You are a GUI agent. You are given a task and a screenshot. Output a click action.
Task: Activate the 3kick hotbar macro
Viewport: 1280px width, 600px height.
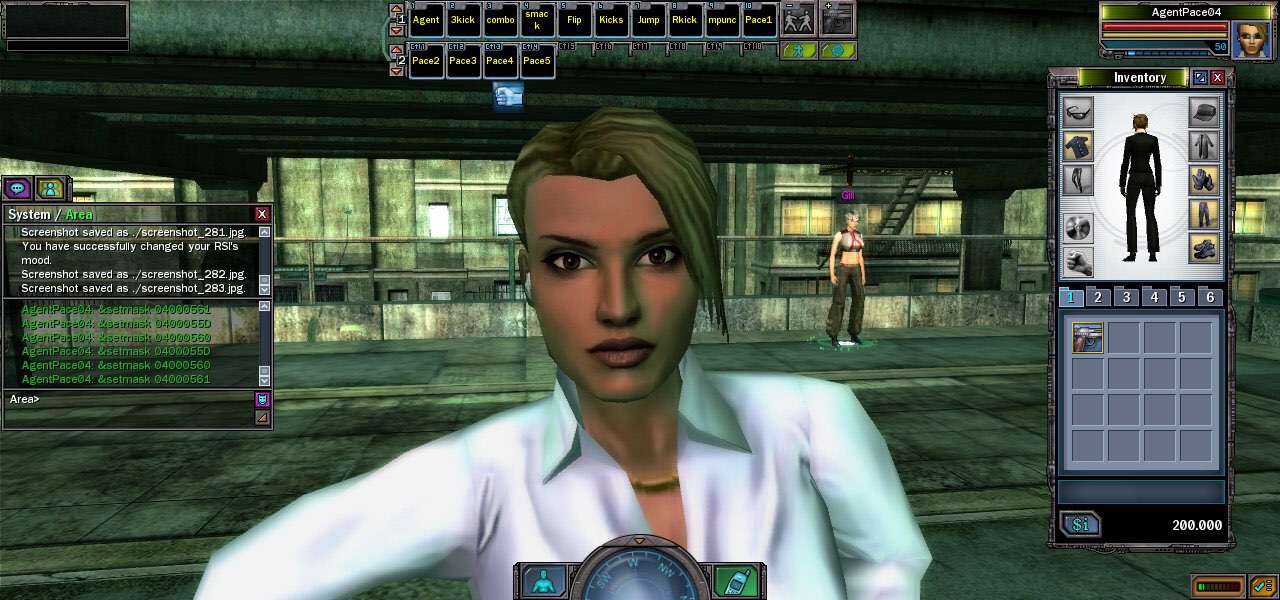pyautogui.click(x=463, y=20)
